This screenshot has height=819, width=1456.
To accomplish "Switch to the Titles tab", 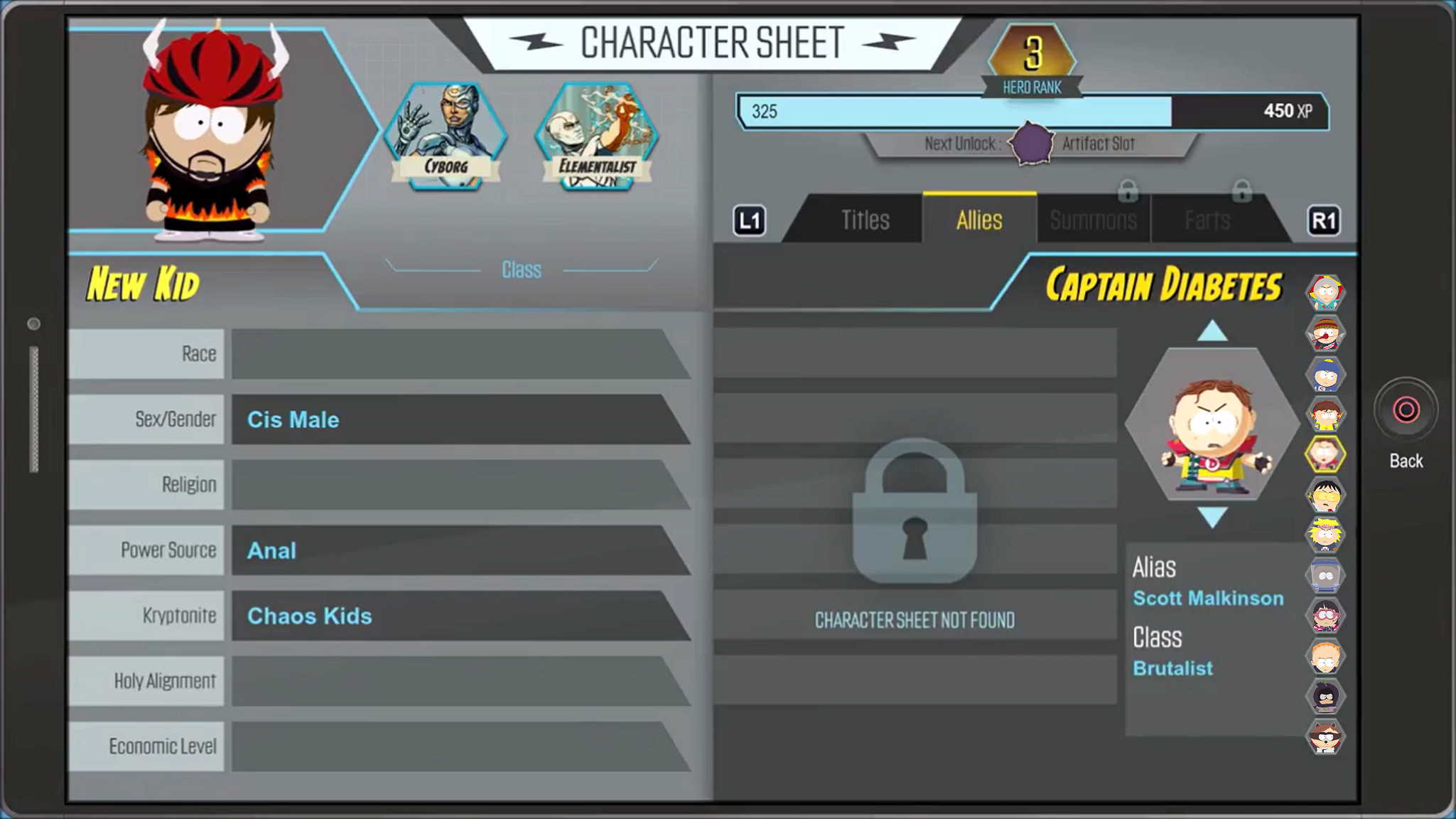I will click(865, 220).
